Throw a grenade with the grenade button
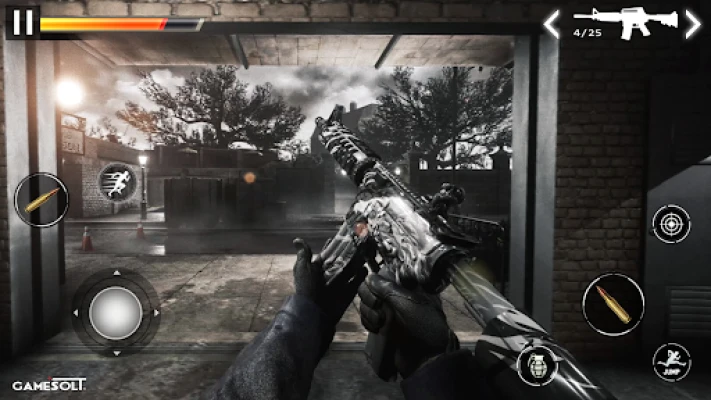Image resolution: width=711 pixels, height=400 pixels. pyautogui.click(x=535, y=365)
